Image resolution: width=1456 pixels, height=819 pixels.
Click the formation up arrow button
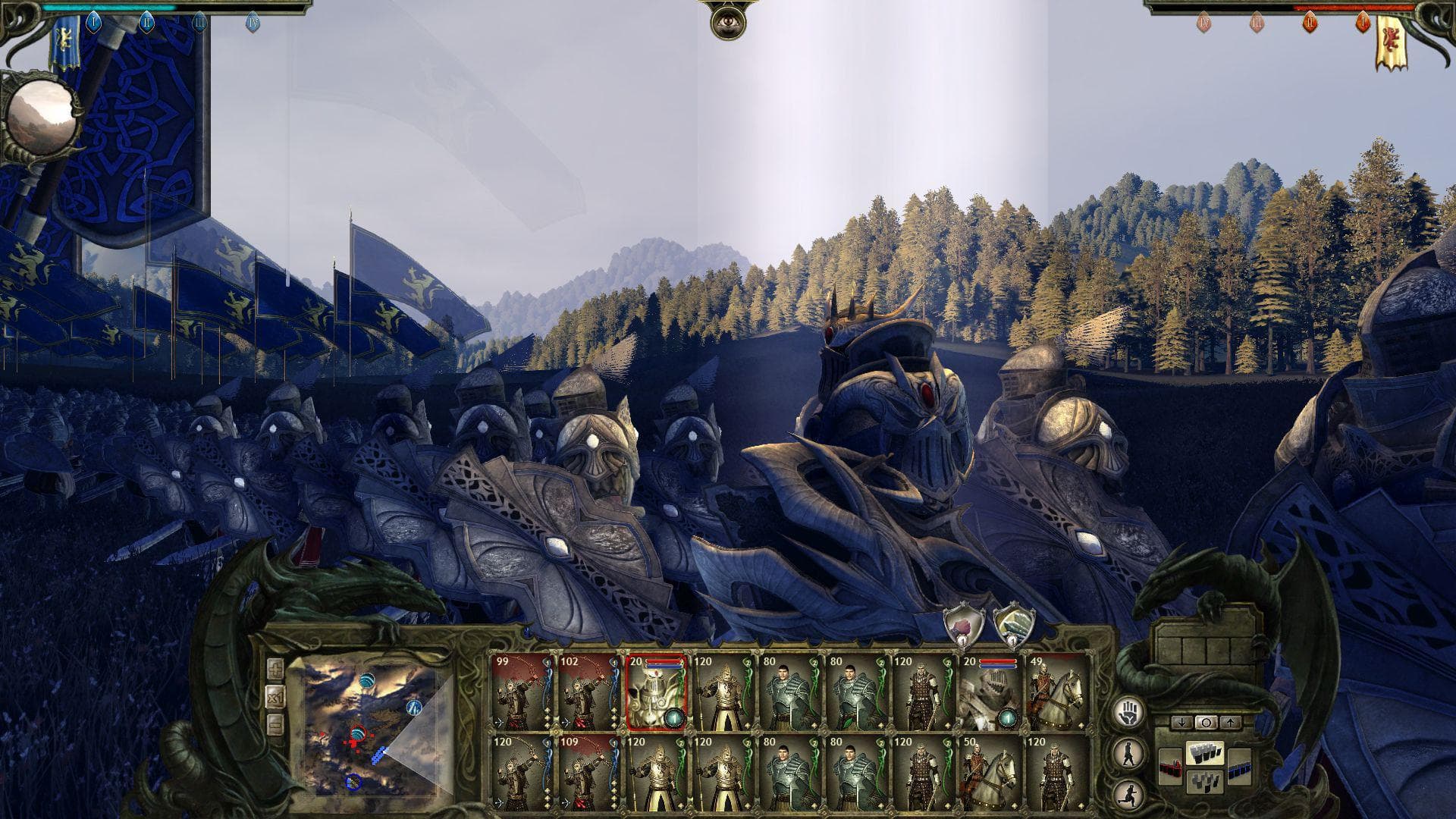coord(1230,723)
